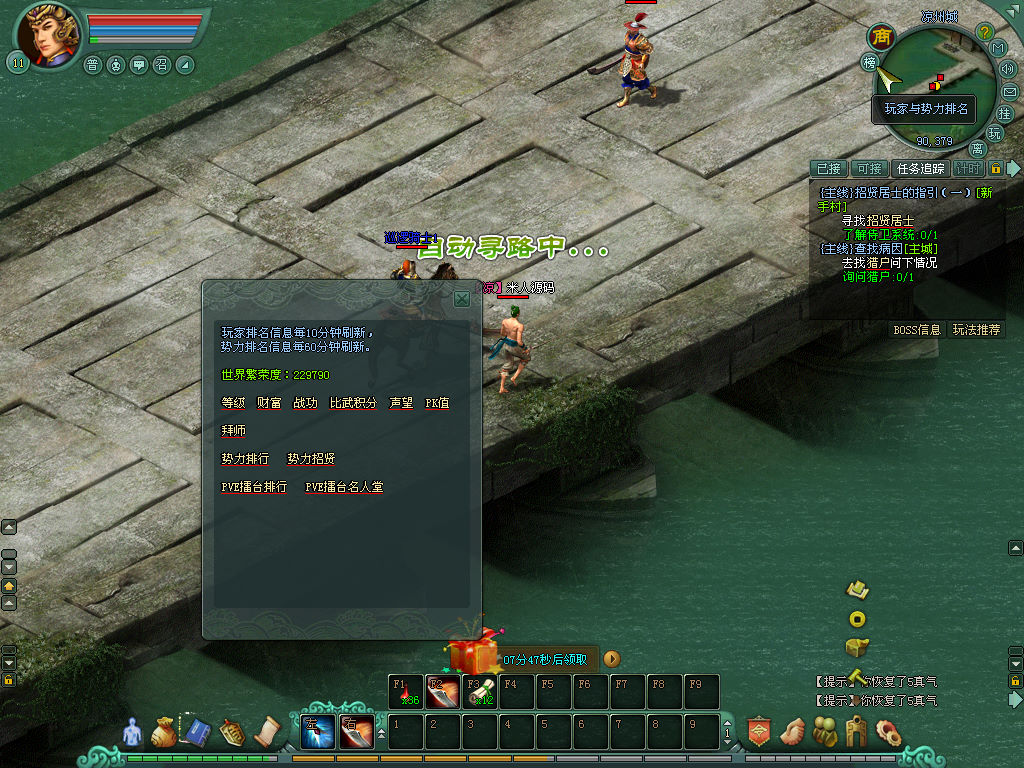Open the 等级 level ranking link
The height and width of the screenshot is (768, 1024).
[x=233, y=402]
